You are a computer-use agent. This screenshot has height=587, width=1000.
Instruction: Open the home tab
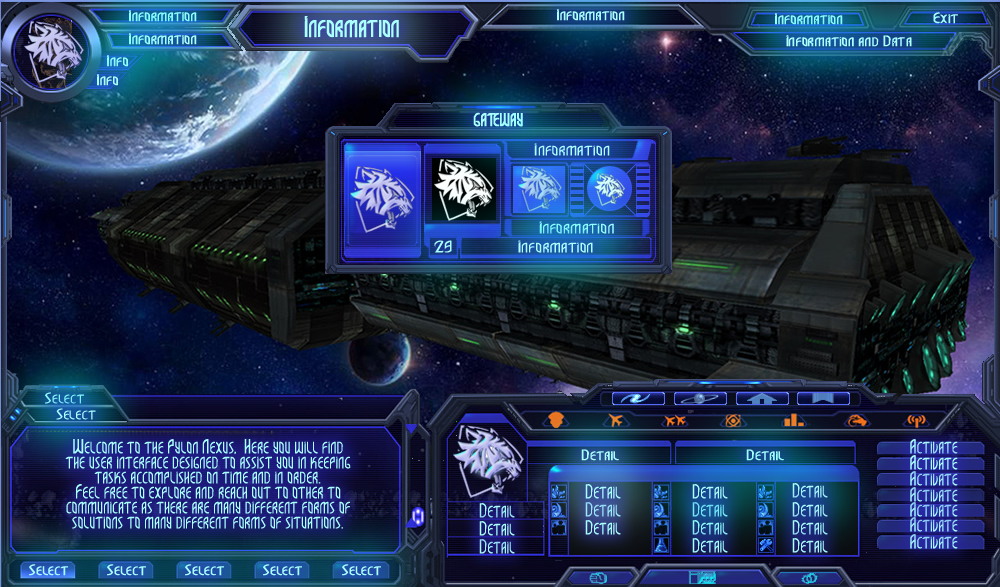[x=761, y=398]
